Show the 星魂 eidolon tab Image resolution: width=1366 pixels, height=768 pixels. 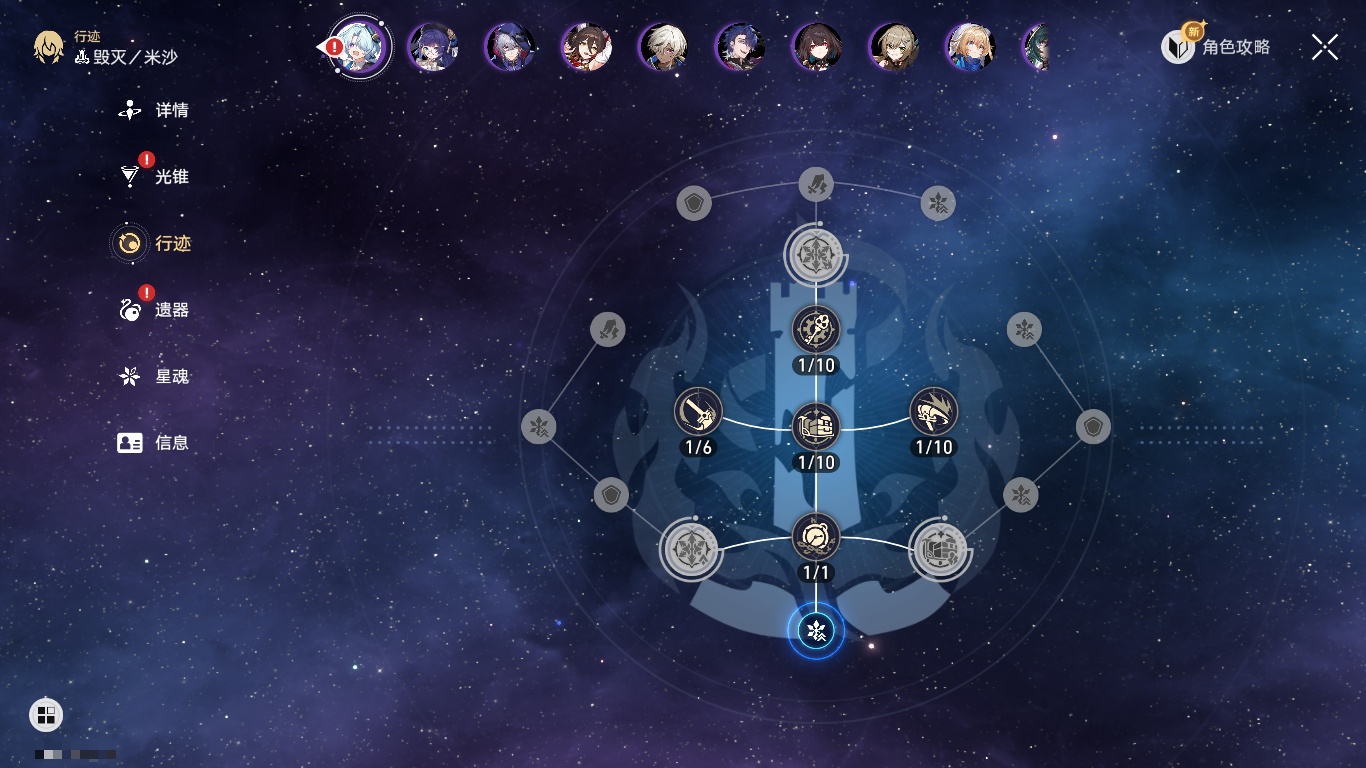(155, 377)
